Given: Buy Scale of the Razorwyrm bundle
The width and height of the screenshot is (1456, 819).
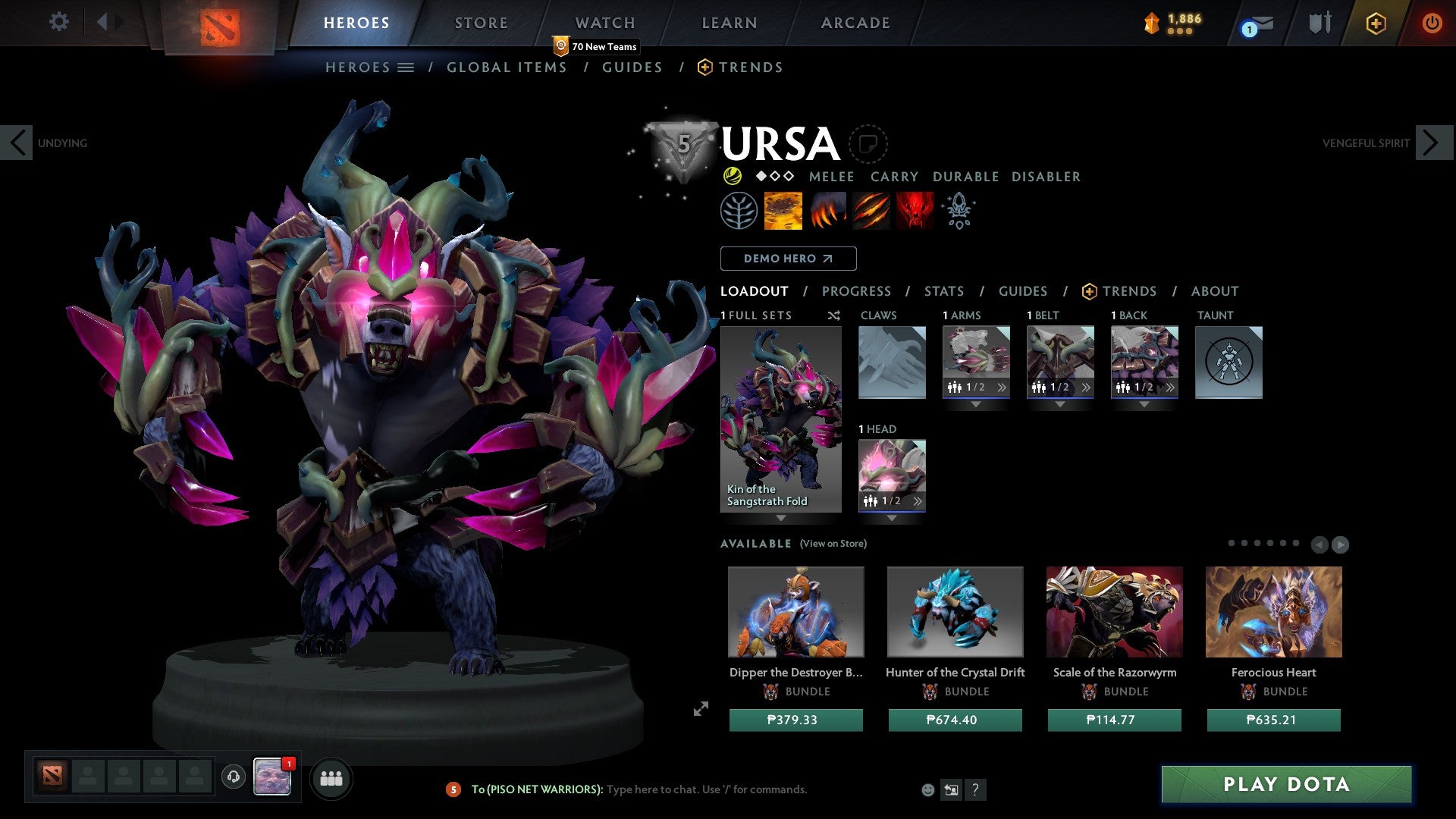Looking at the screenshot, I should coord(1114,720).
